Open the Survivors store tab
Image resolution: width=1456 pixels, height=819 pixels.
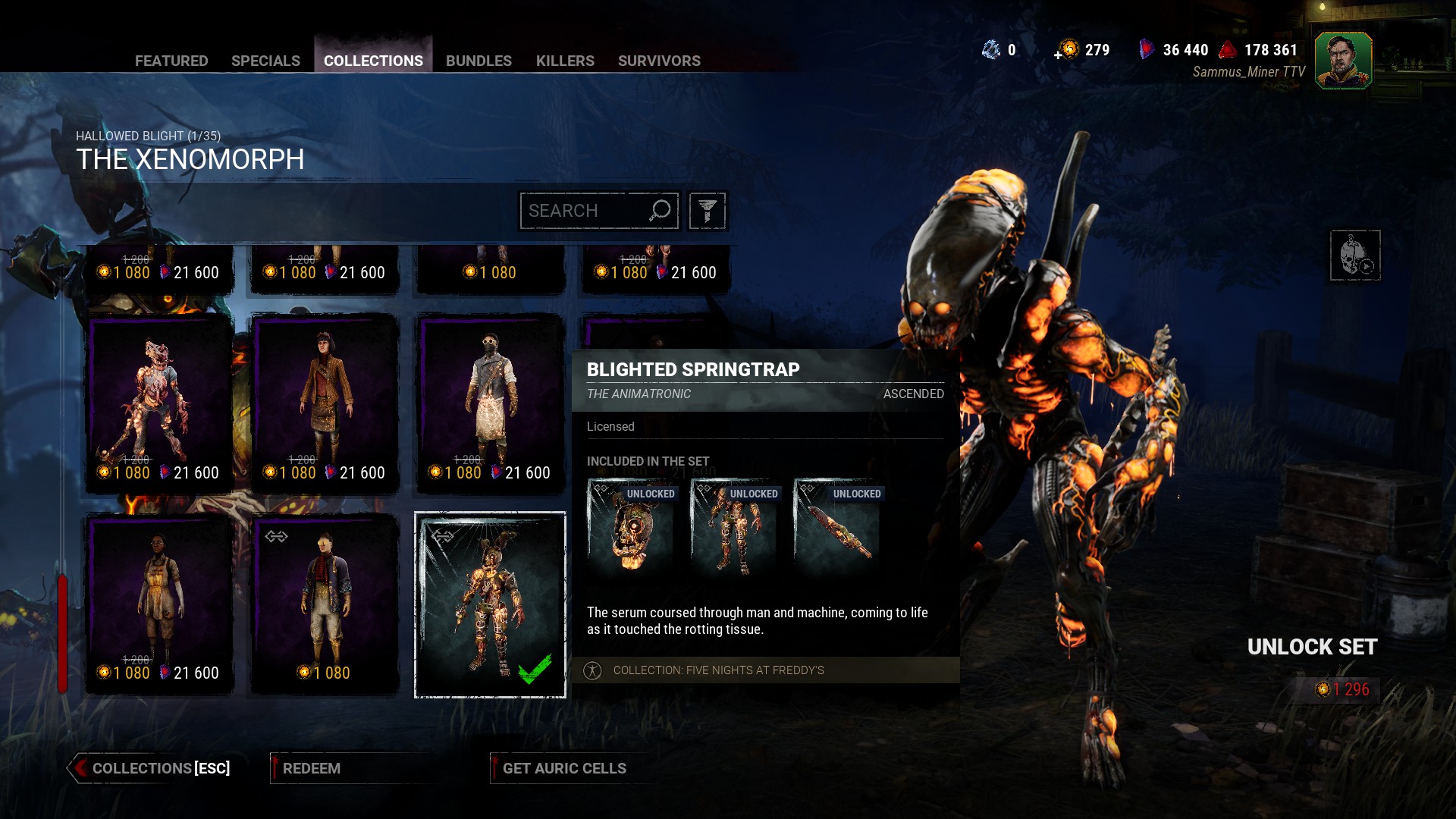[x=659, y=61]
